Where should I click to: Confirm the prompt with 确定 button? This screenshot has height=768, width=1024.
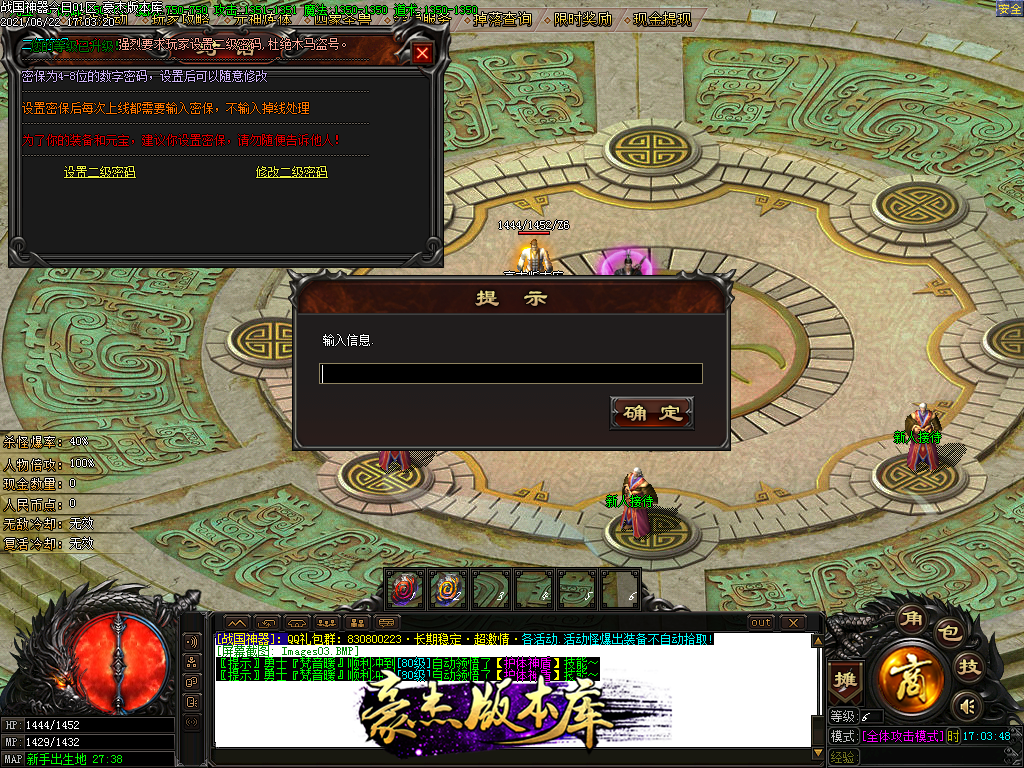click(651, 413)
